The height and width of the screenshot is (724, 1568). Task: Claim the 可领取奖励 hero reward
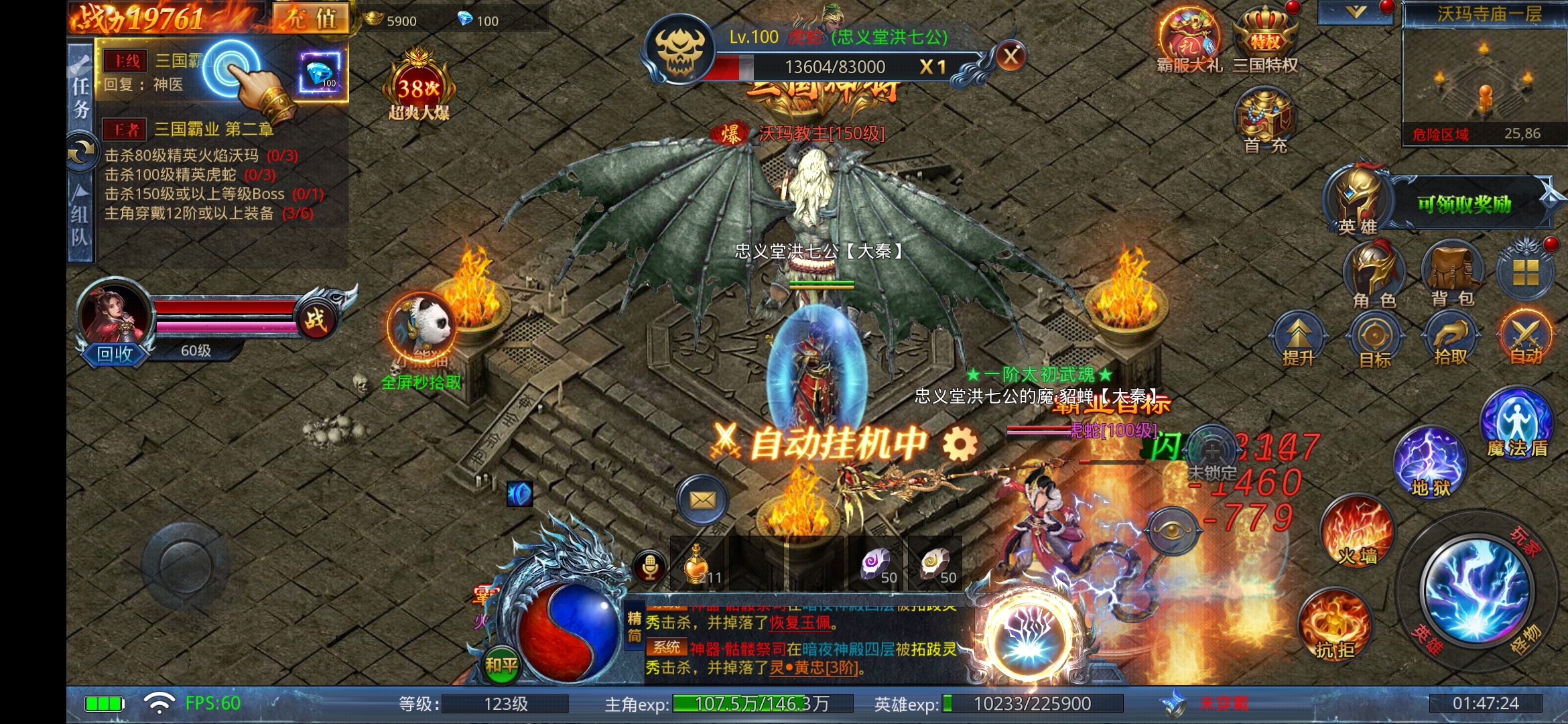(1464, 204)
